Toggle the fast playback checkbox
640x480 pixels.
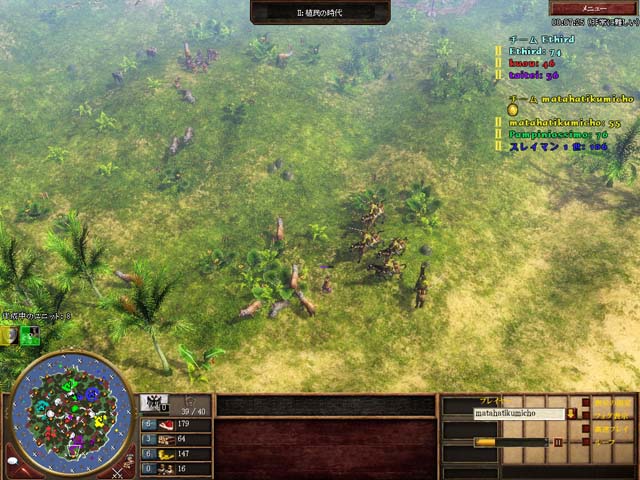[584, 427]
